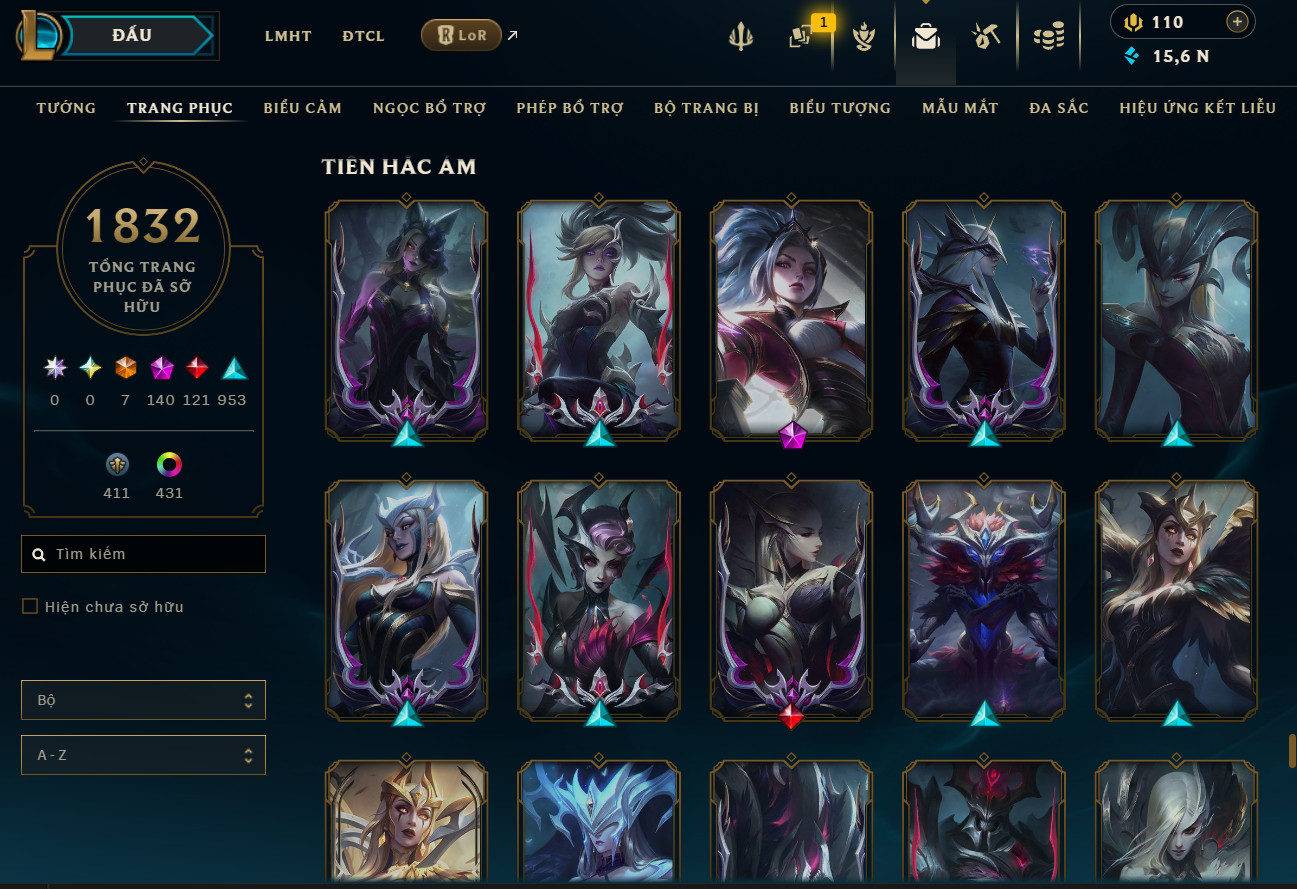
Task: Click the Tìm kiếm search field
Action: pyautogui.click(x=150, y=554)
